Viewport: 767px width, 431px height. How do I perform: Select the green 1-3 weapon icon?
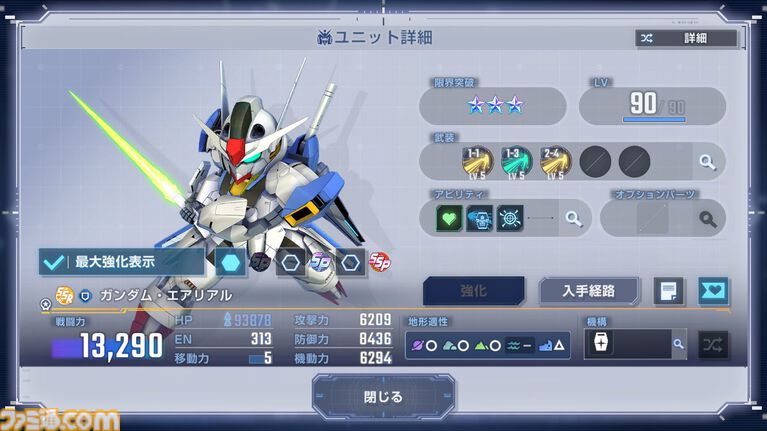point(516,160)
